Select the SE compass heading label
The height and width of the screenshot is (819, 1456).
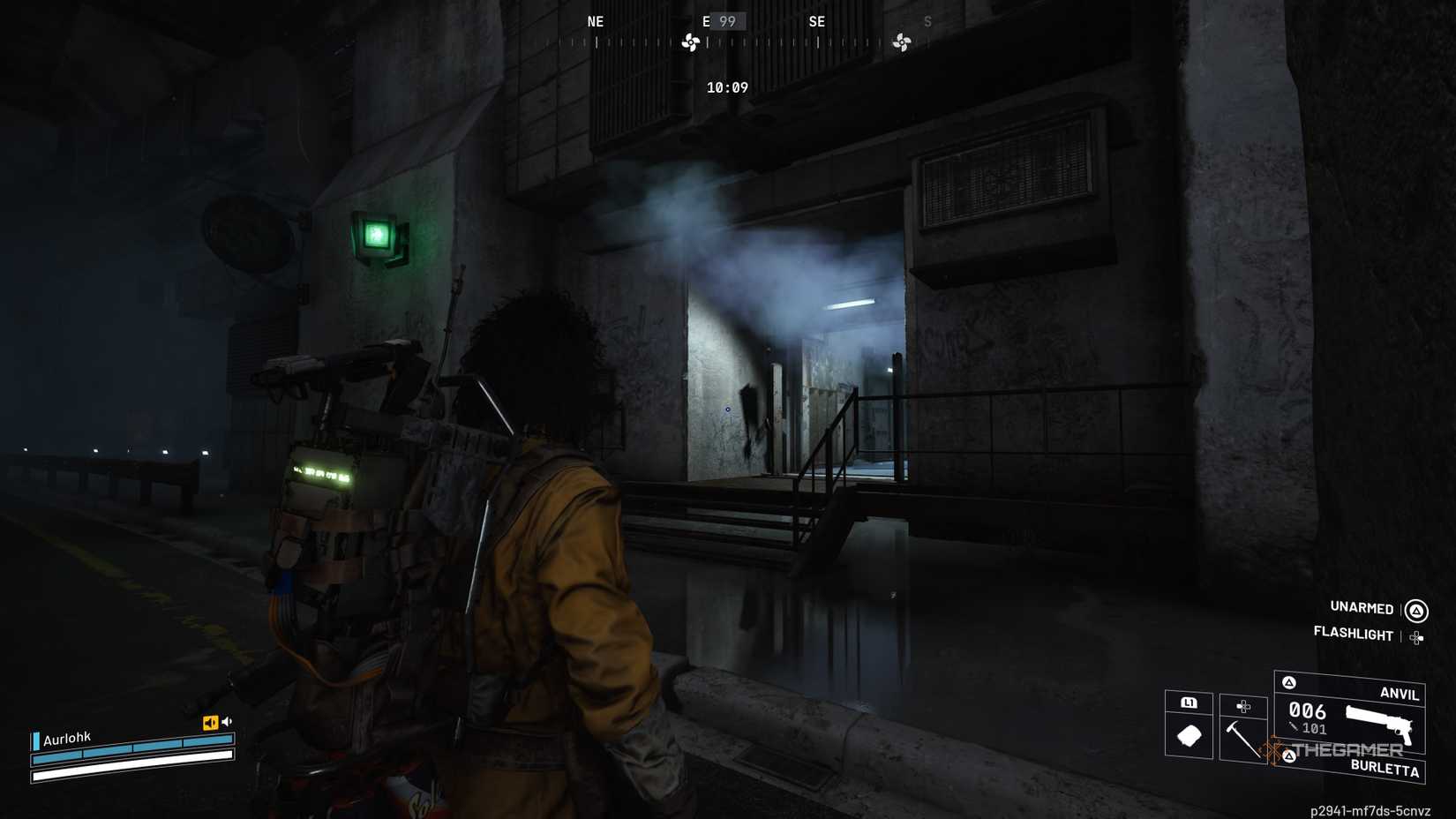coord(816,21)
